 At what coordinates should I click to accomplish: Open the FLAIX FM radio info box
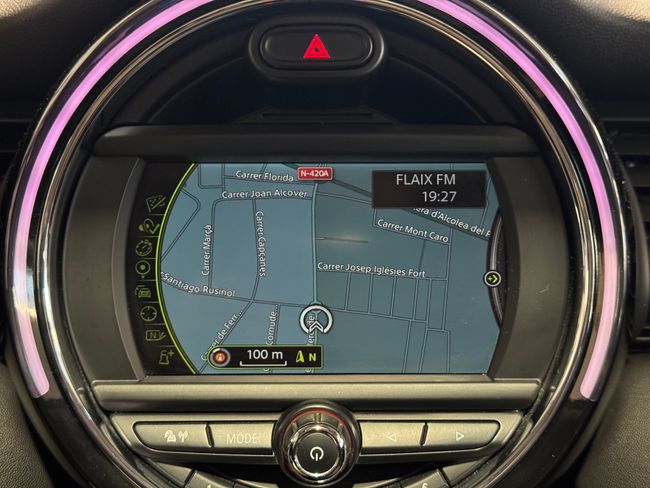[x=428, y=188]
